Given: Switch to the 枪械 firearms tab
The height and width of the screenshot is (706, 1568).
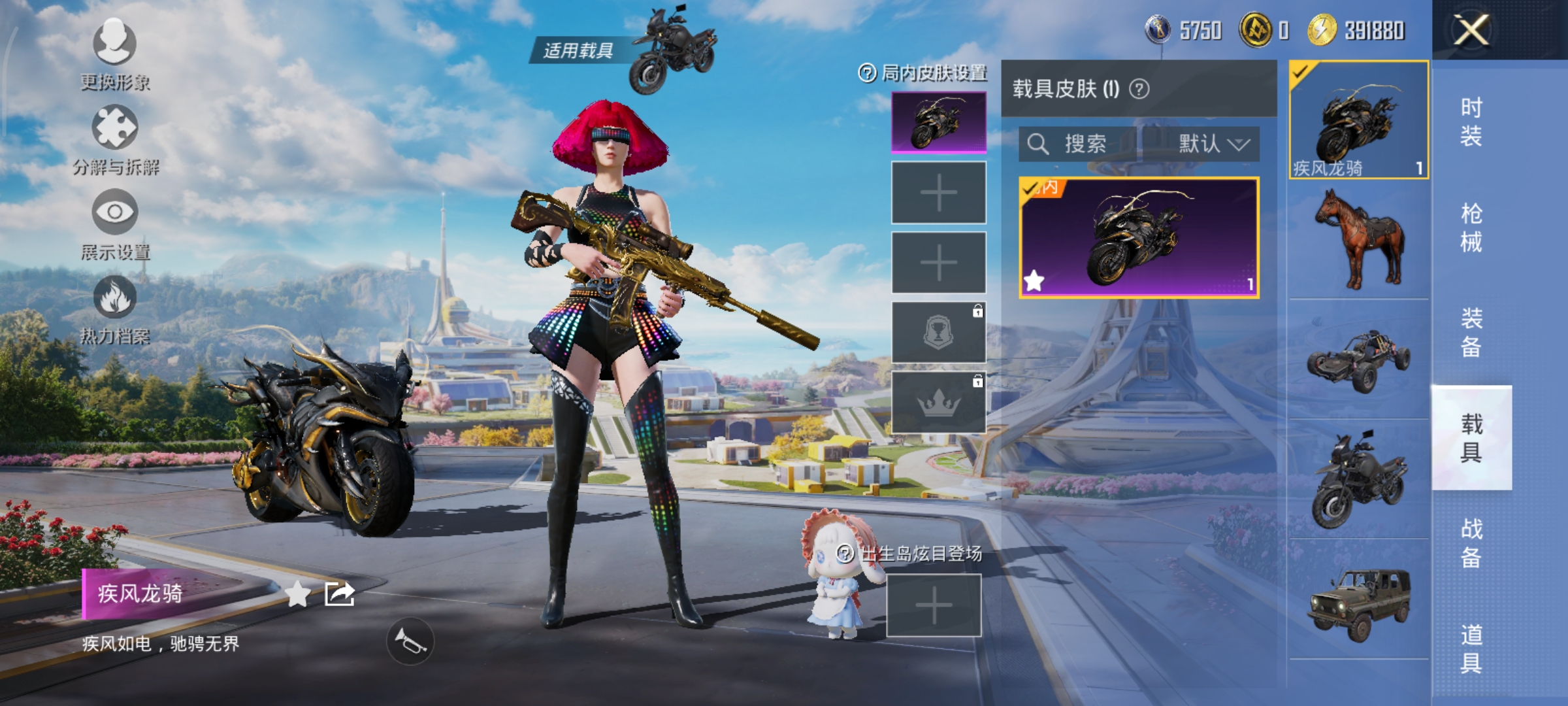Looking at the screenshot, I should [x=1471, y=227].
